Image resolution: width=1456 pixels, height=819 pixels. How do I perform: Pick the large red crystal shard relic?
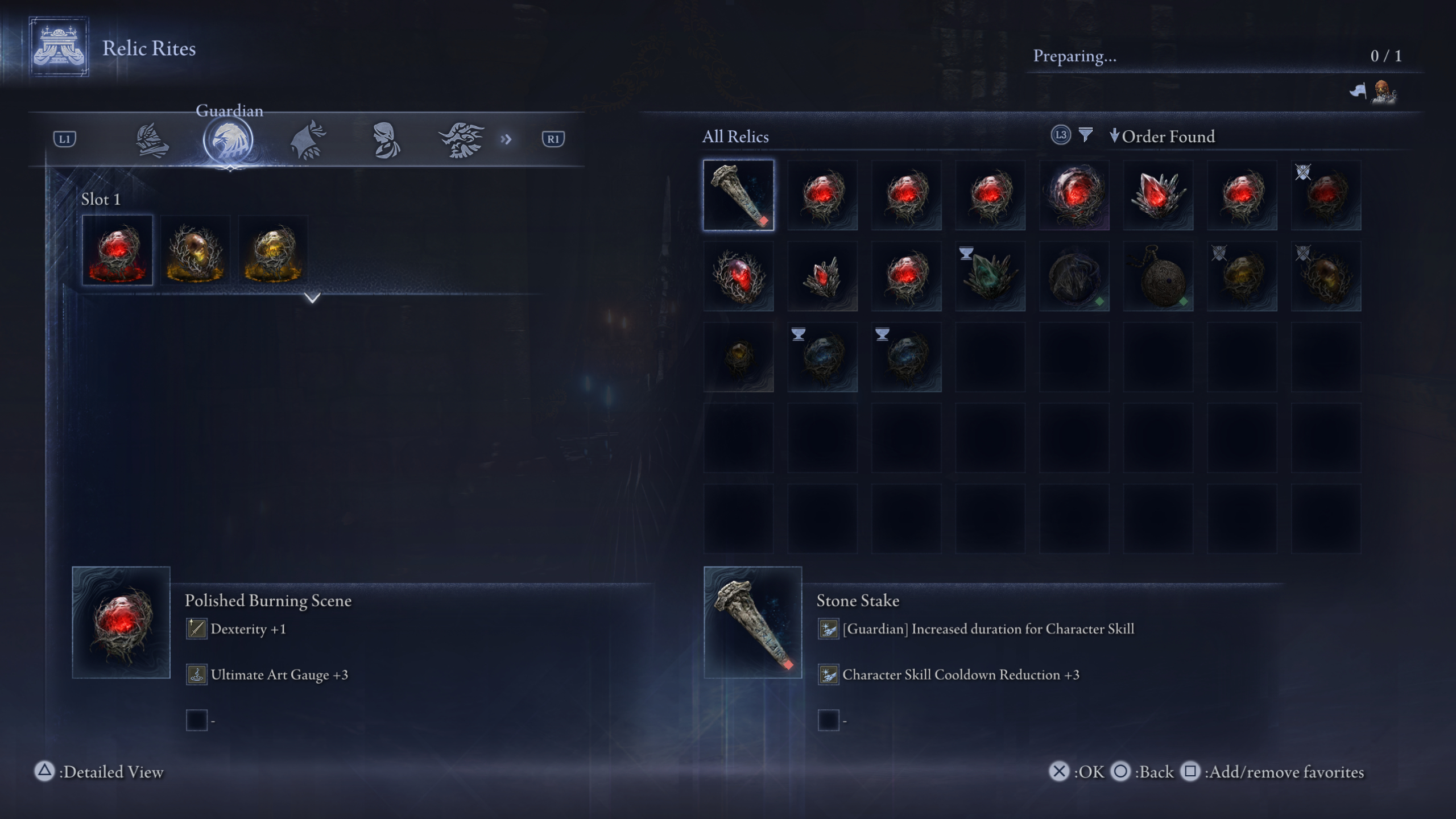(x=1158, y=195)
